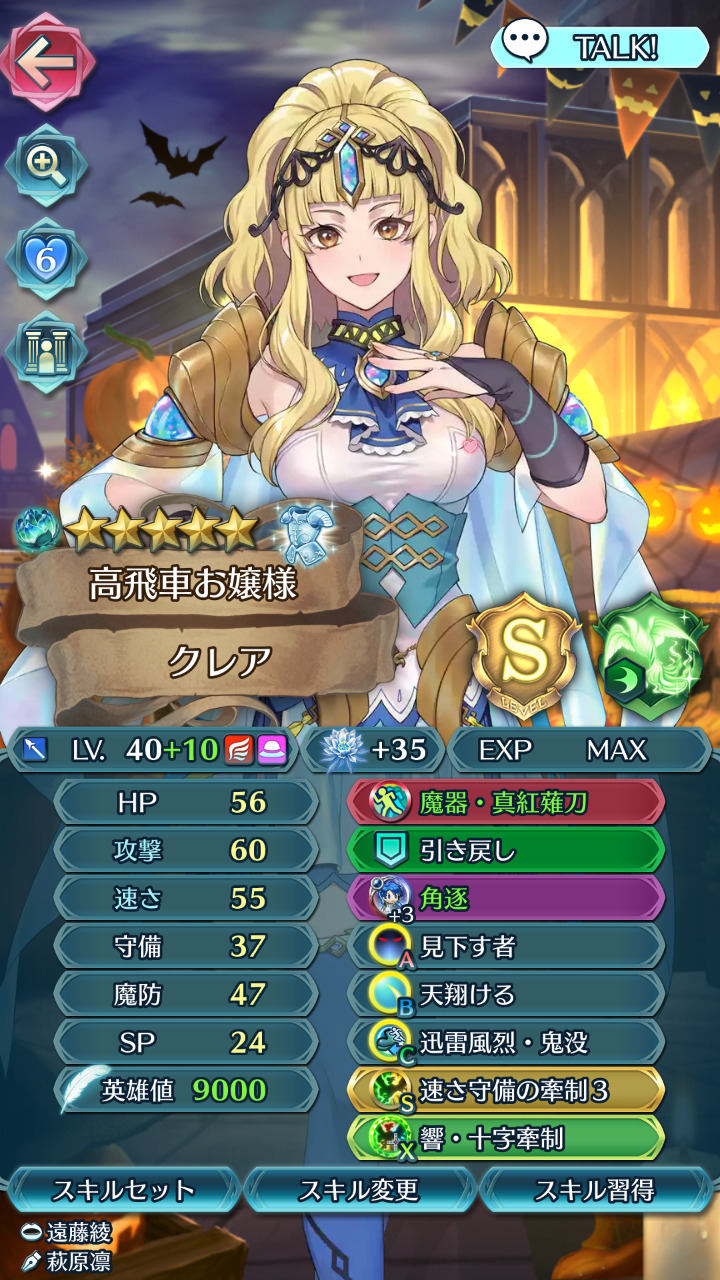
Task: View the special skill 角逐
Action: pyautogui.click(x=506, y=898)
